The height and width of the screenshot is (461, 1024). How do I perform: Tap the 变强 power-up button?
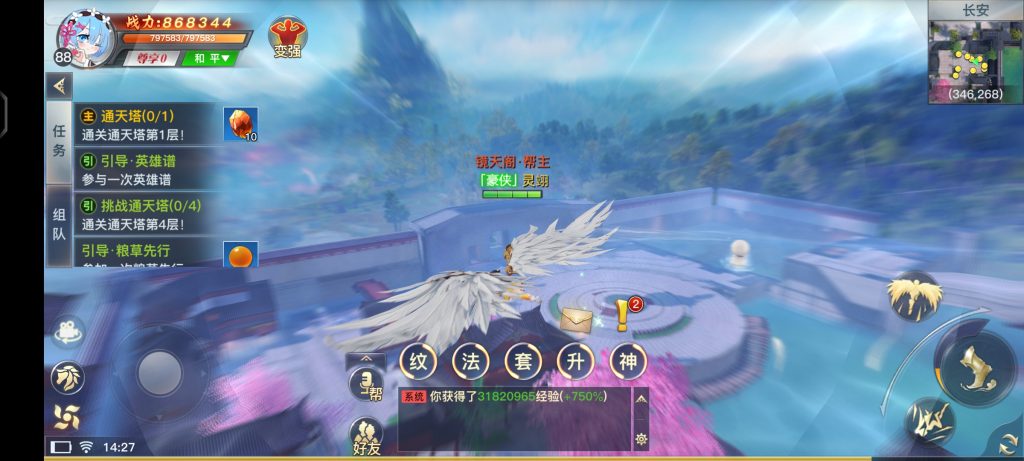pyautogui.click(x=287, y=38)
